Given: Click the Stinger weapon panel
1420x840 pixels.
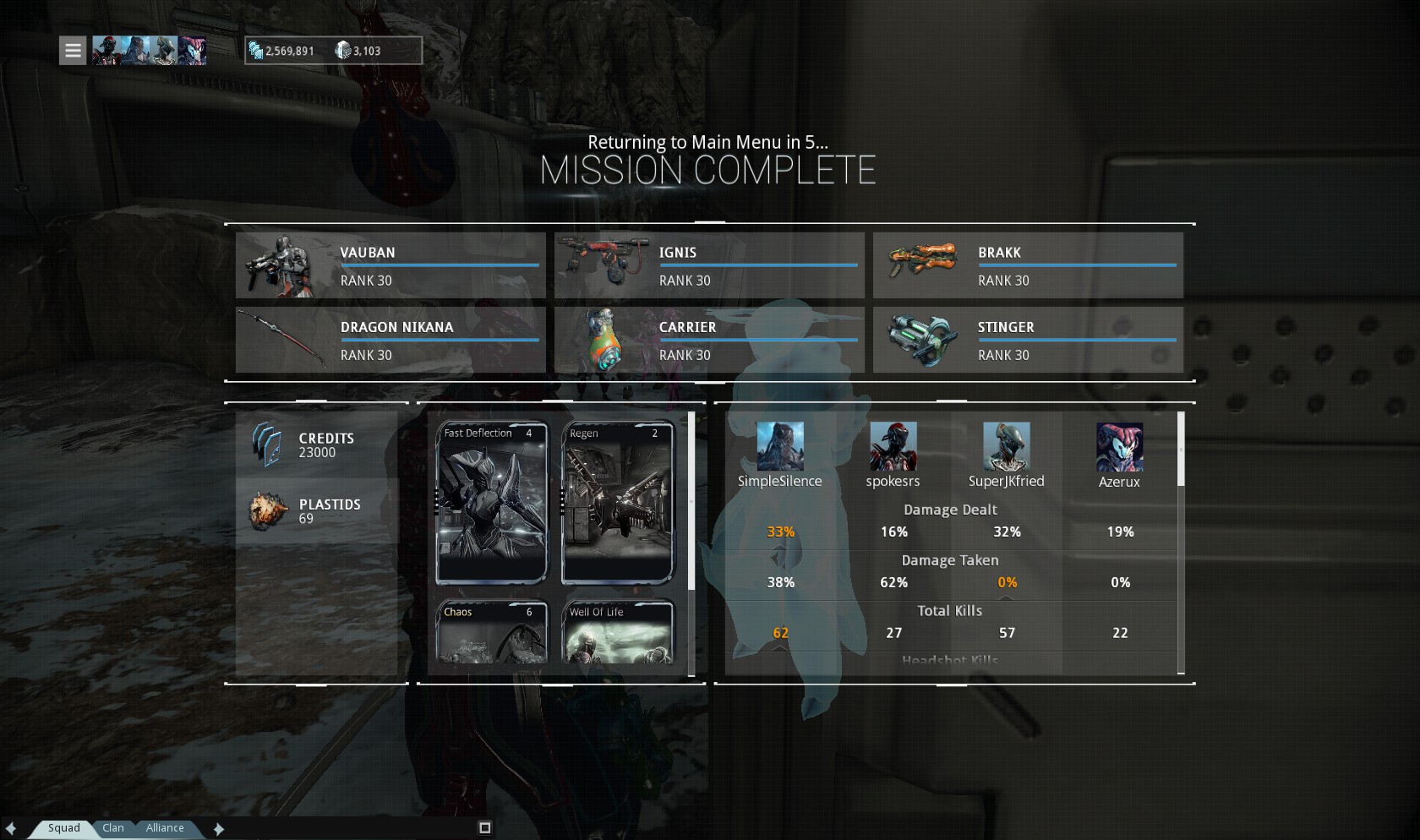Looking at the screenshot, I should point(1028,340).
